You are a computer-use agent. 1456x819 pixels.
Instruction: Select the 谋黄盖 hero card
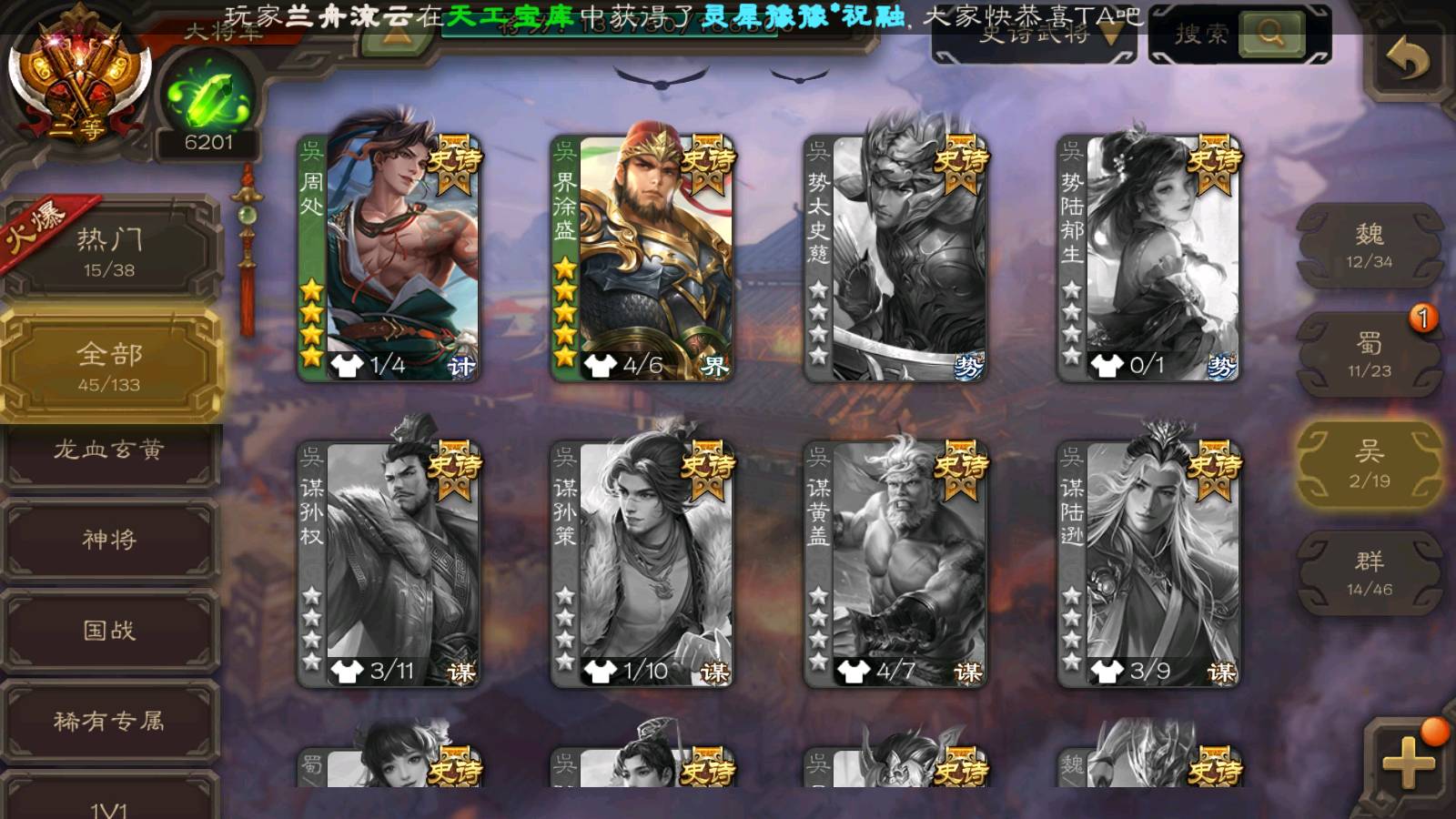[x=895, y=564]
